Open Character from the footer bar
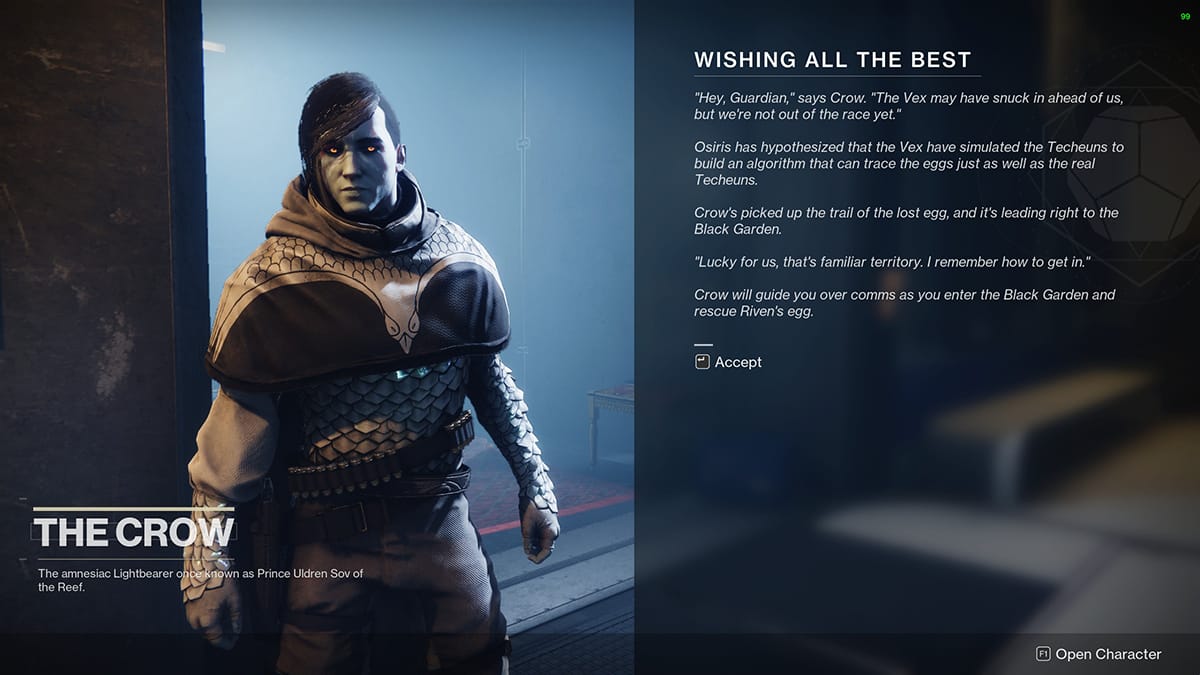1200x675 pixels. 1099,654
